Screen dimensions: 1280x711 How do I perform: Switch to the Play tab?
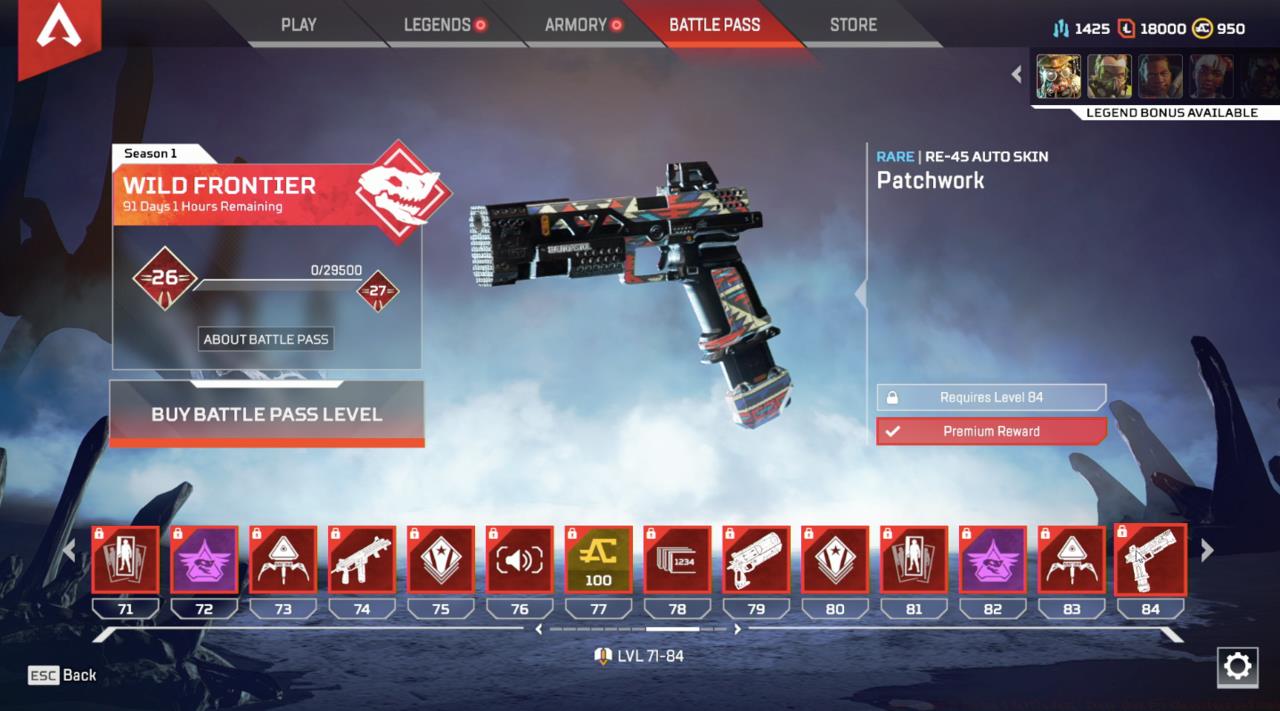[x=298, y=25]
